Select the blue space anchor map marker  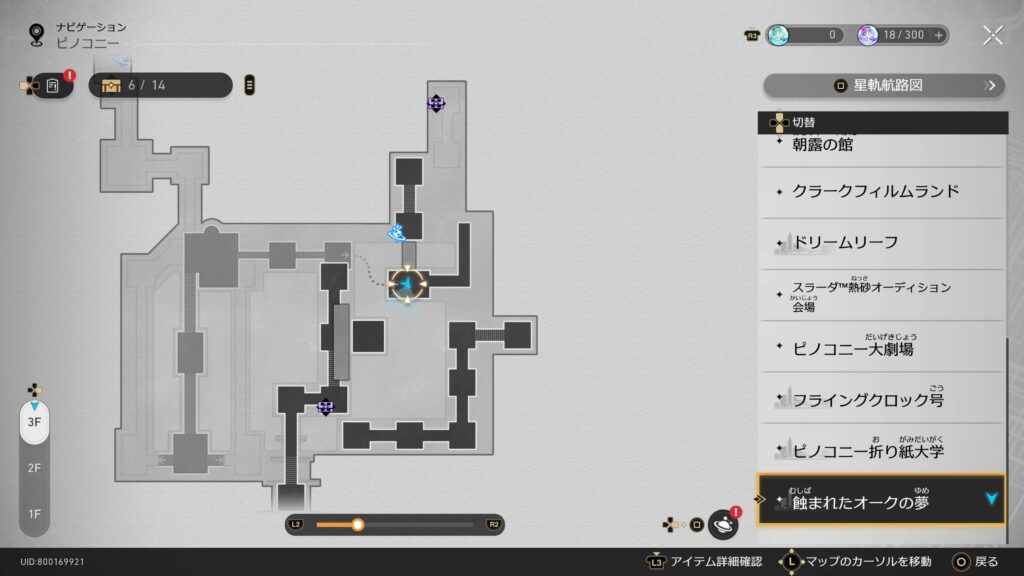tap(397, 233)
